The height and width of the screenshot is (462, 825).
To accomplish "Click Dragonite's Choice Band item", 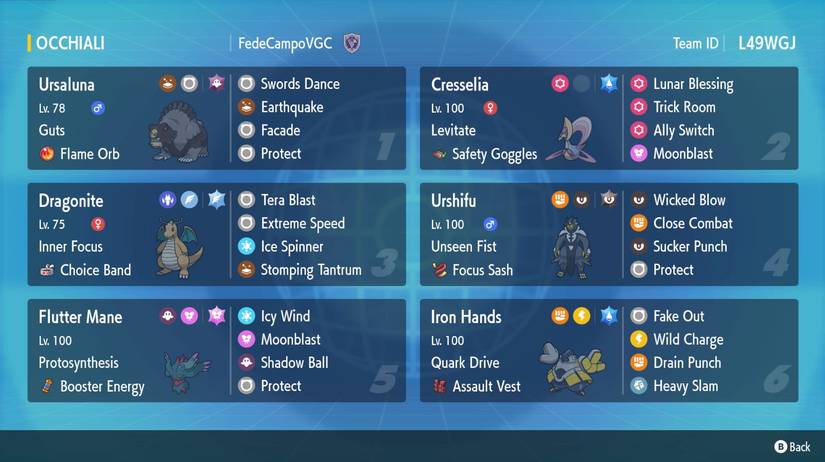I will click(95, 270).
